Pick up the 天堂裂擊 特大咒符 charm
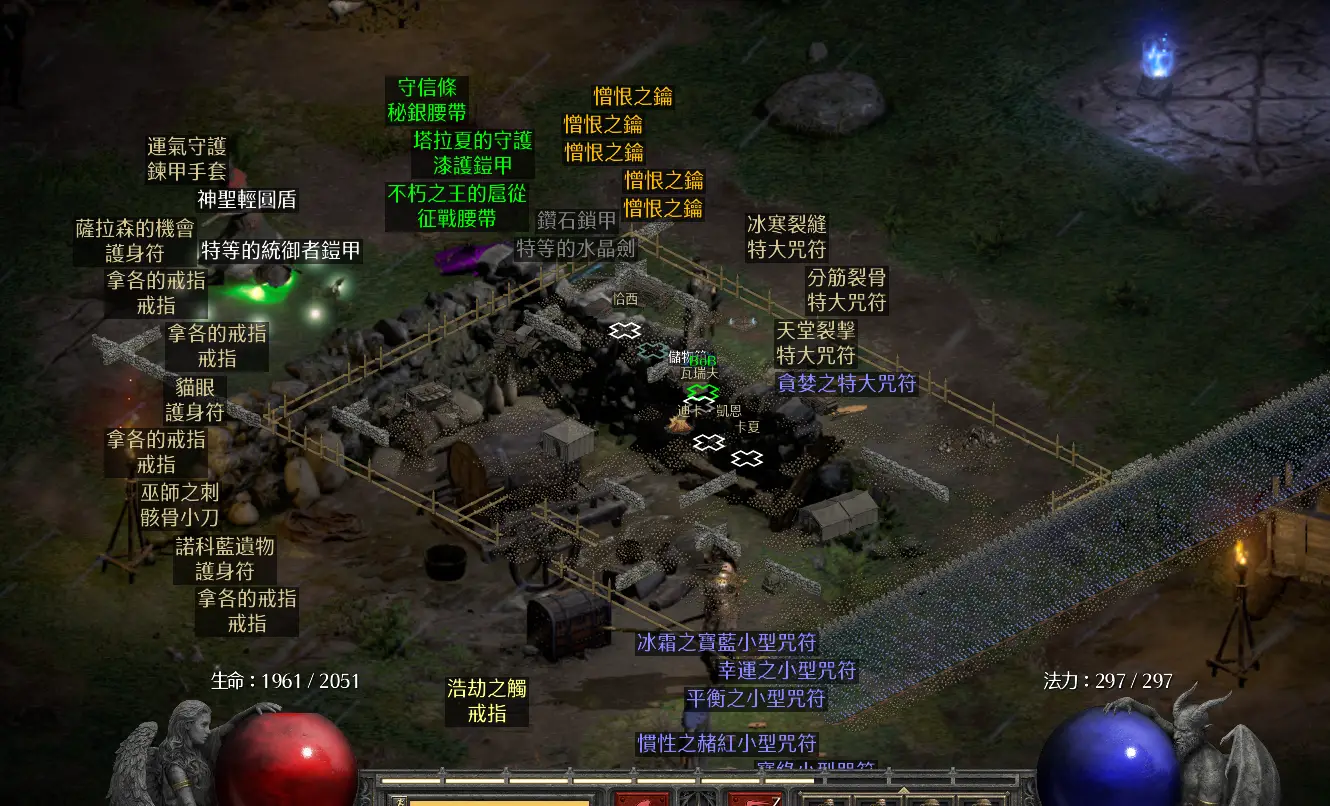The width and height of the screenshot is (1330, 806). 816,342
